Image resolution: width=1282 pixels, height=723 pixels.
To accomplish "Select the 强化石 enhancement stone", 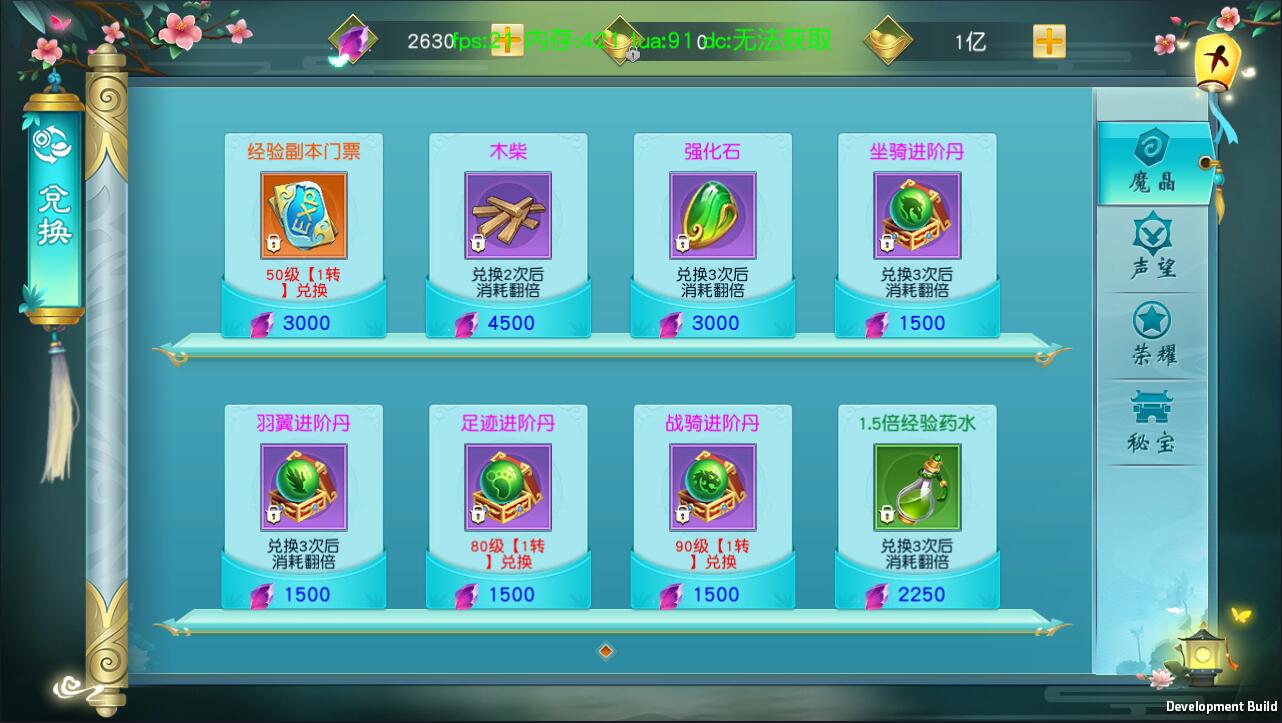I will [x=712, y=216].
